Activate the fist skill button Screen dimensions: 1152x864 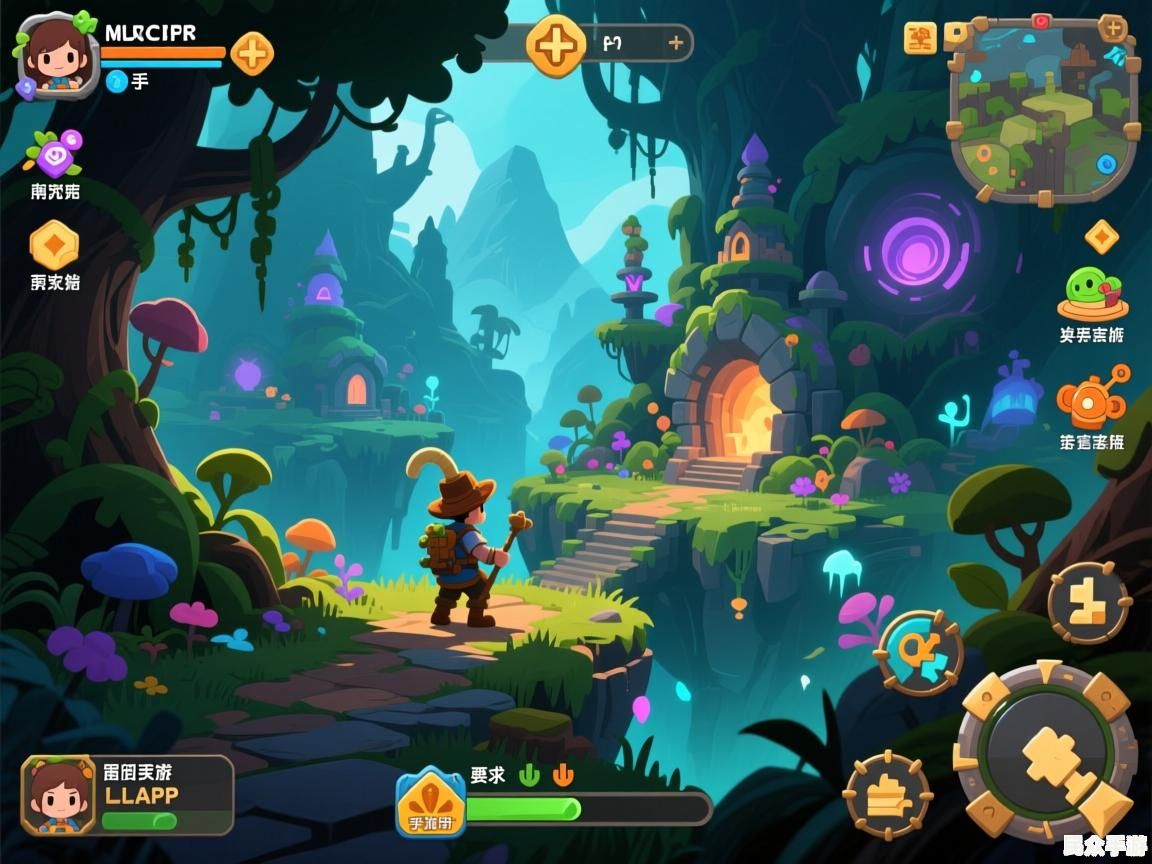pos(887,795)
